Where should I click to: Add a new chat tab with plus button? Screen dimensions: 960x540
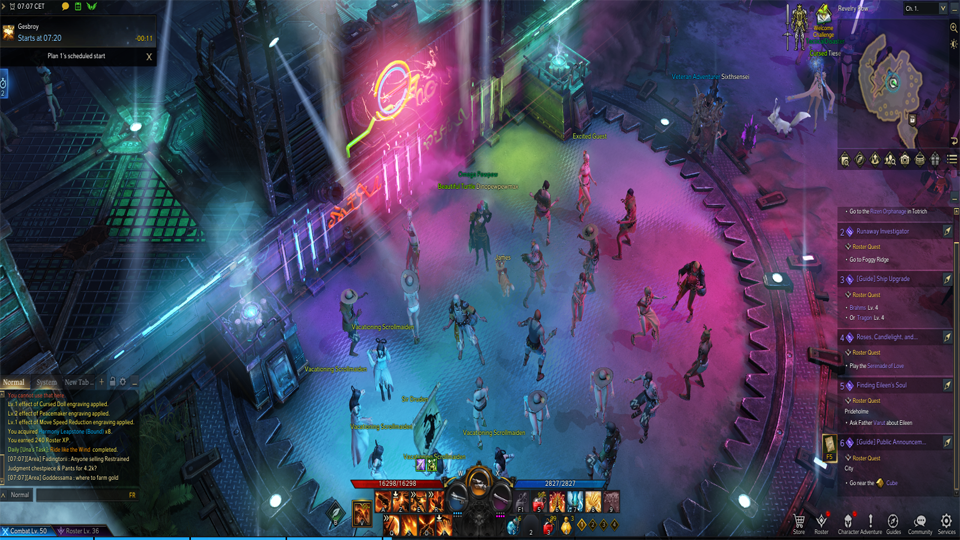point(101,382)
